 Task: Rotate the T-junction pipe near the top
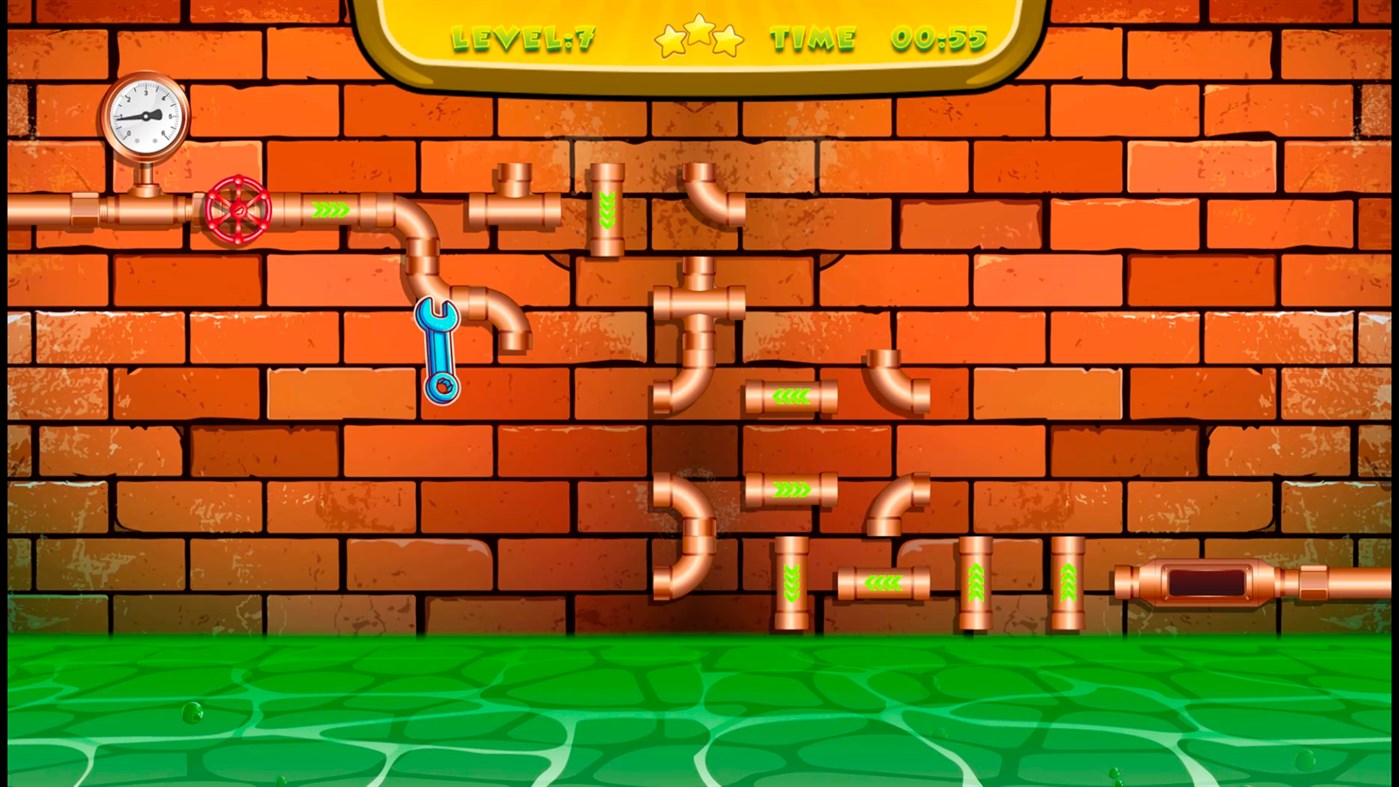(512, 210)
